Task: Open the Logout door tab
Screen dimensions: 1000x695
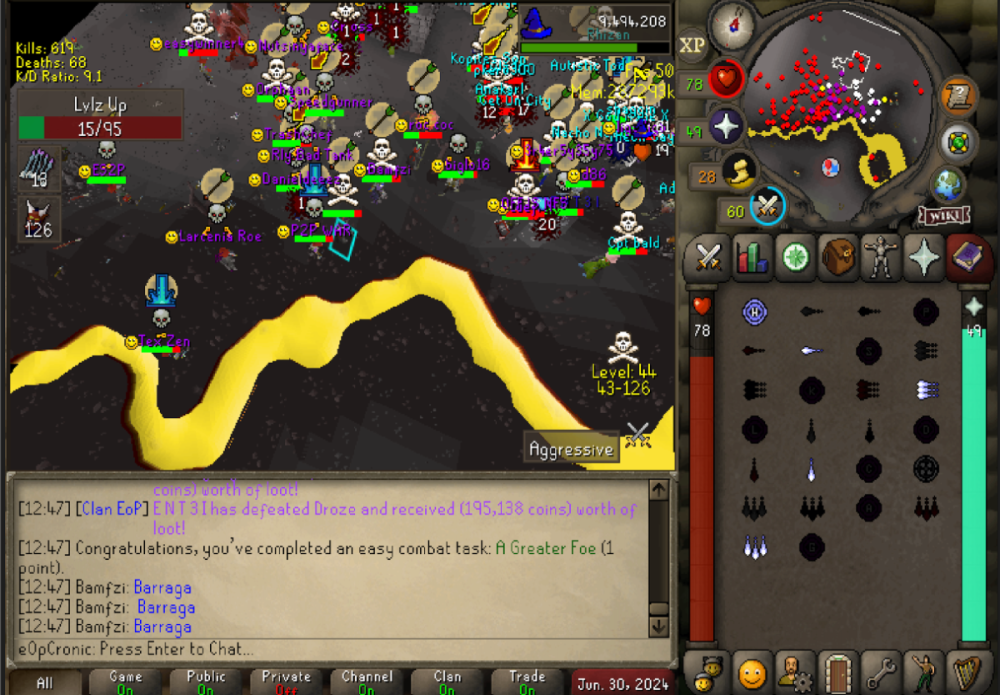Action: point(839,670)
